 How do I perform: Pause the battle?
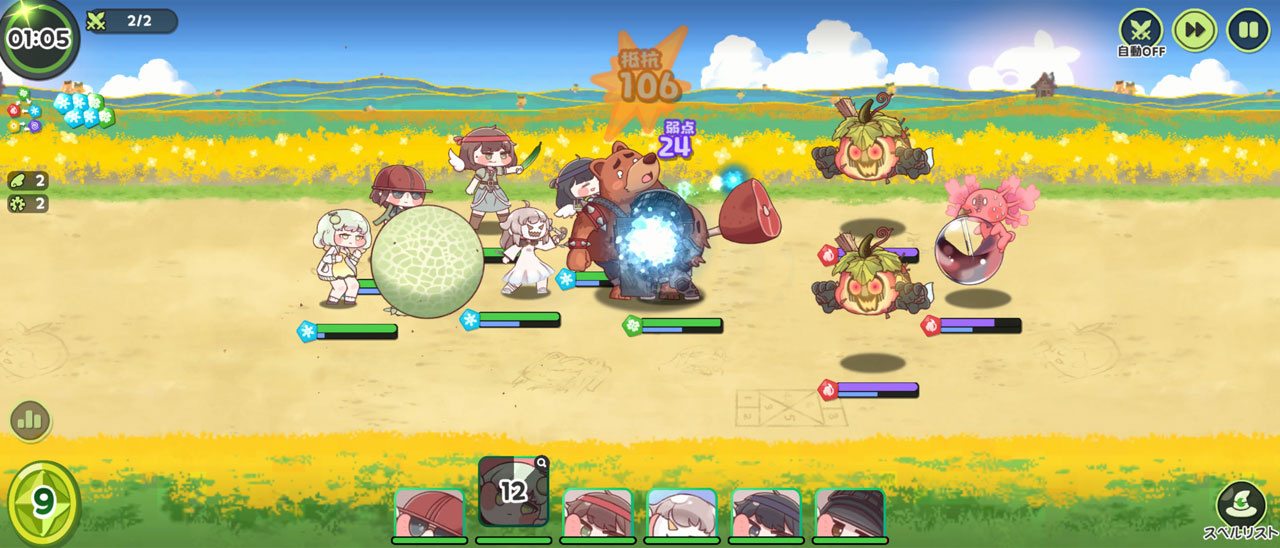(x=1248, y=30)
